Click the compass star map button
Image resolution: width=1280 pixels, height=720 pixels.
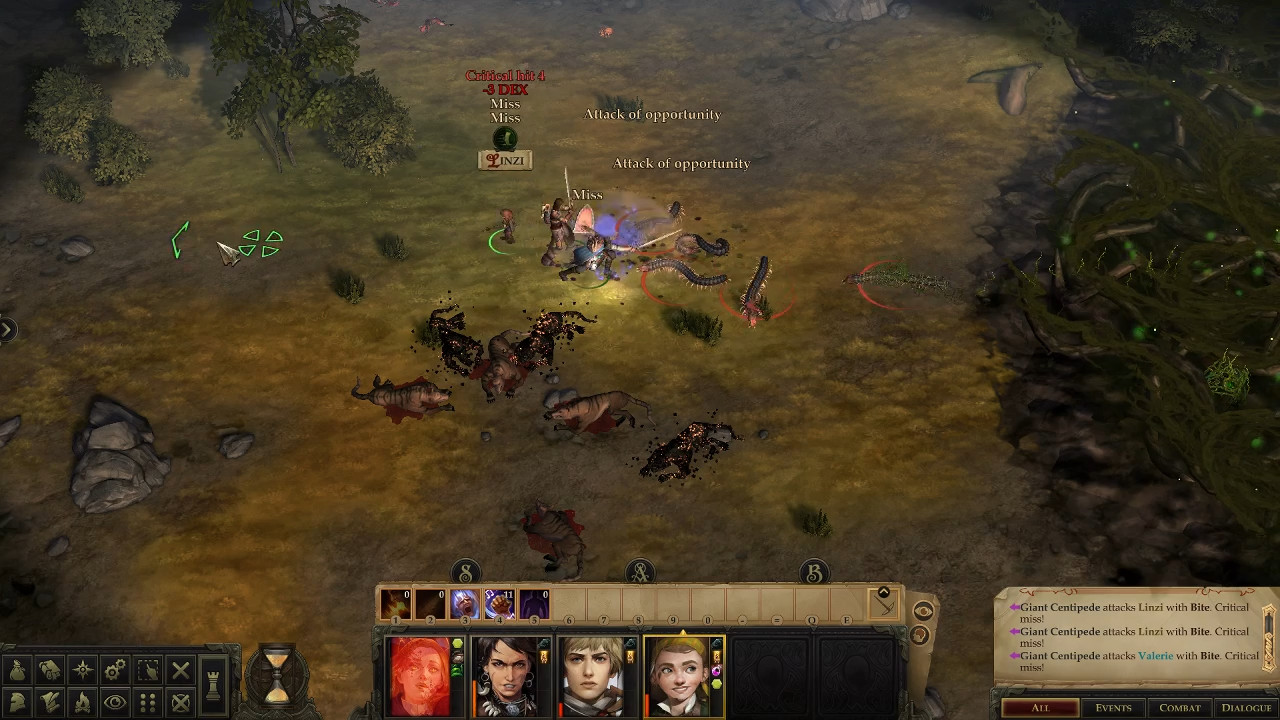point(82,670)
